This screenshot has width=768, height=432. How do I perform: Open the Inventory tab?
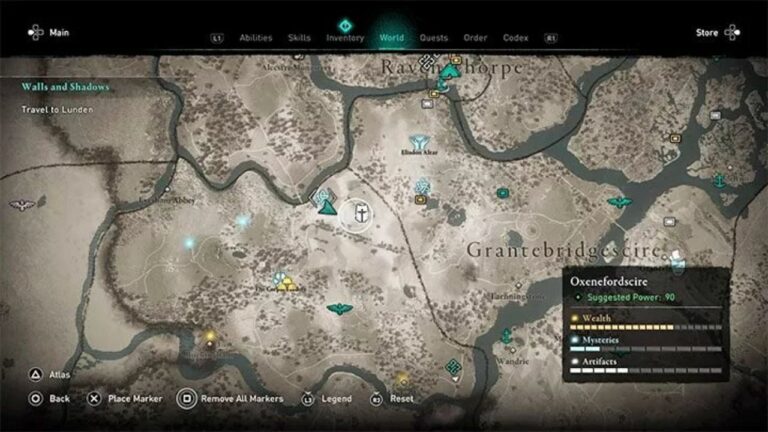click(x=345, y=38)
